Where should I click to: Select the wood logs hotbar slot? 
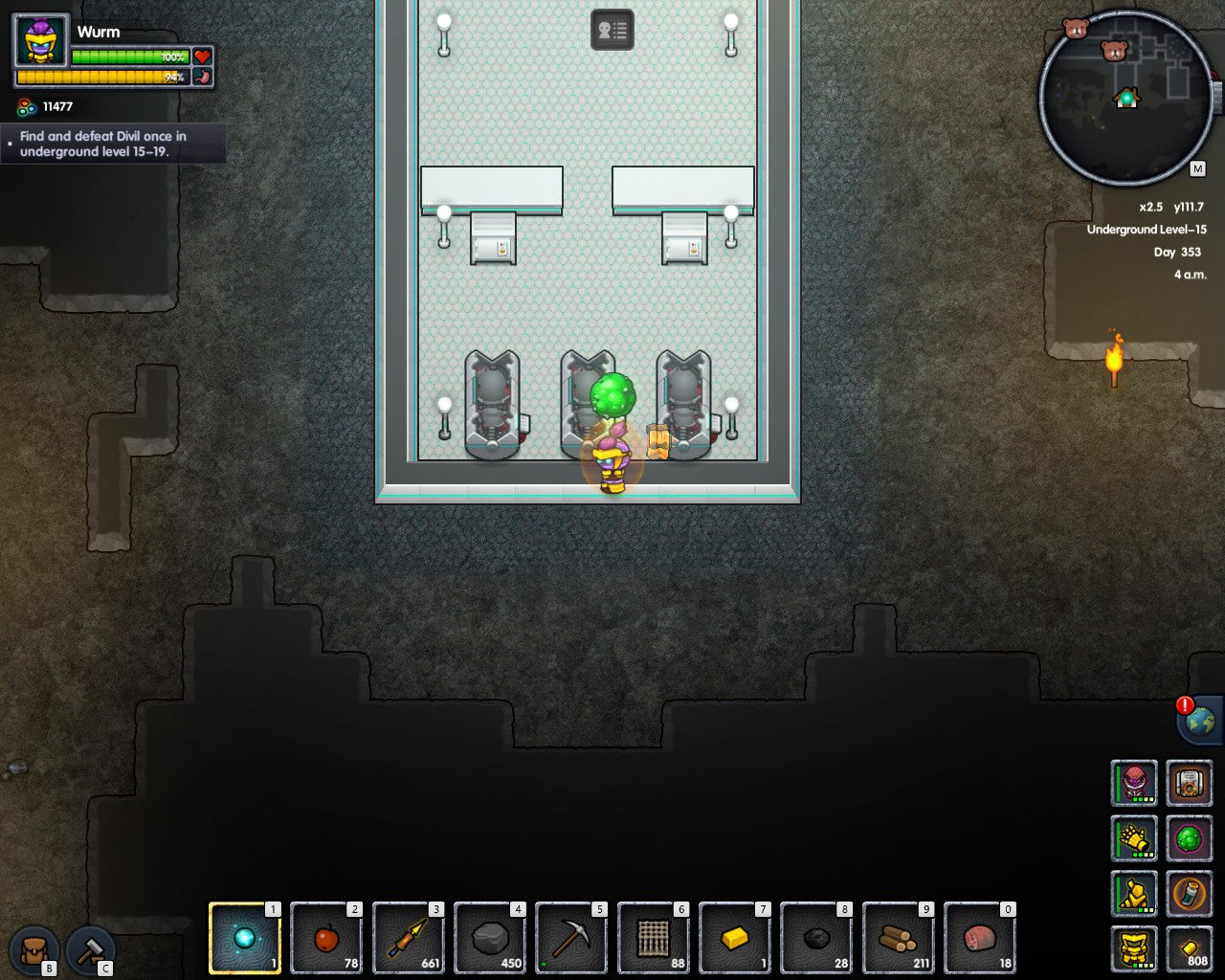coord(899,939)
